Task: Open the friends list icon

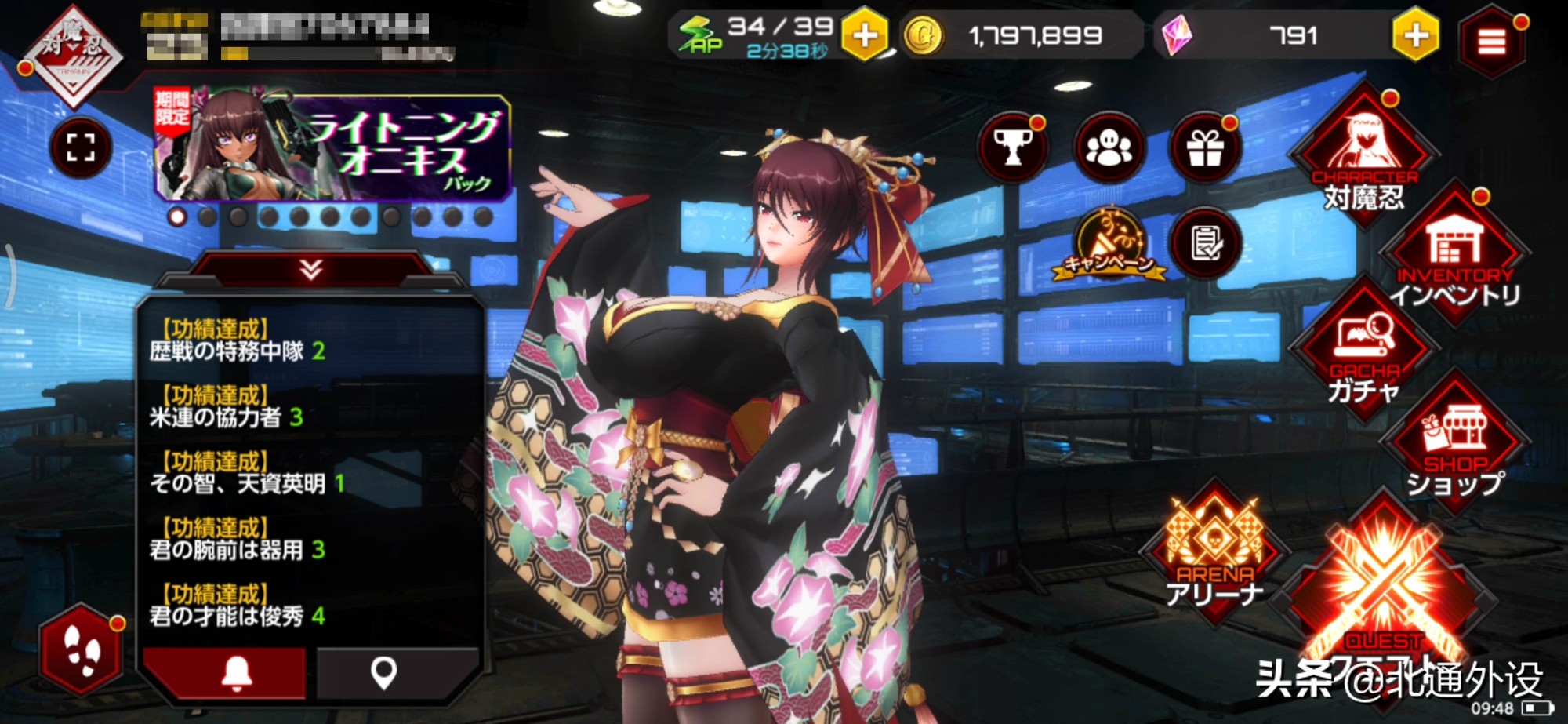Action: tap(1109, 147)
